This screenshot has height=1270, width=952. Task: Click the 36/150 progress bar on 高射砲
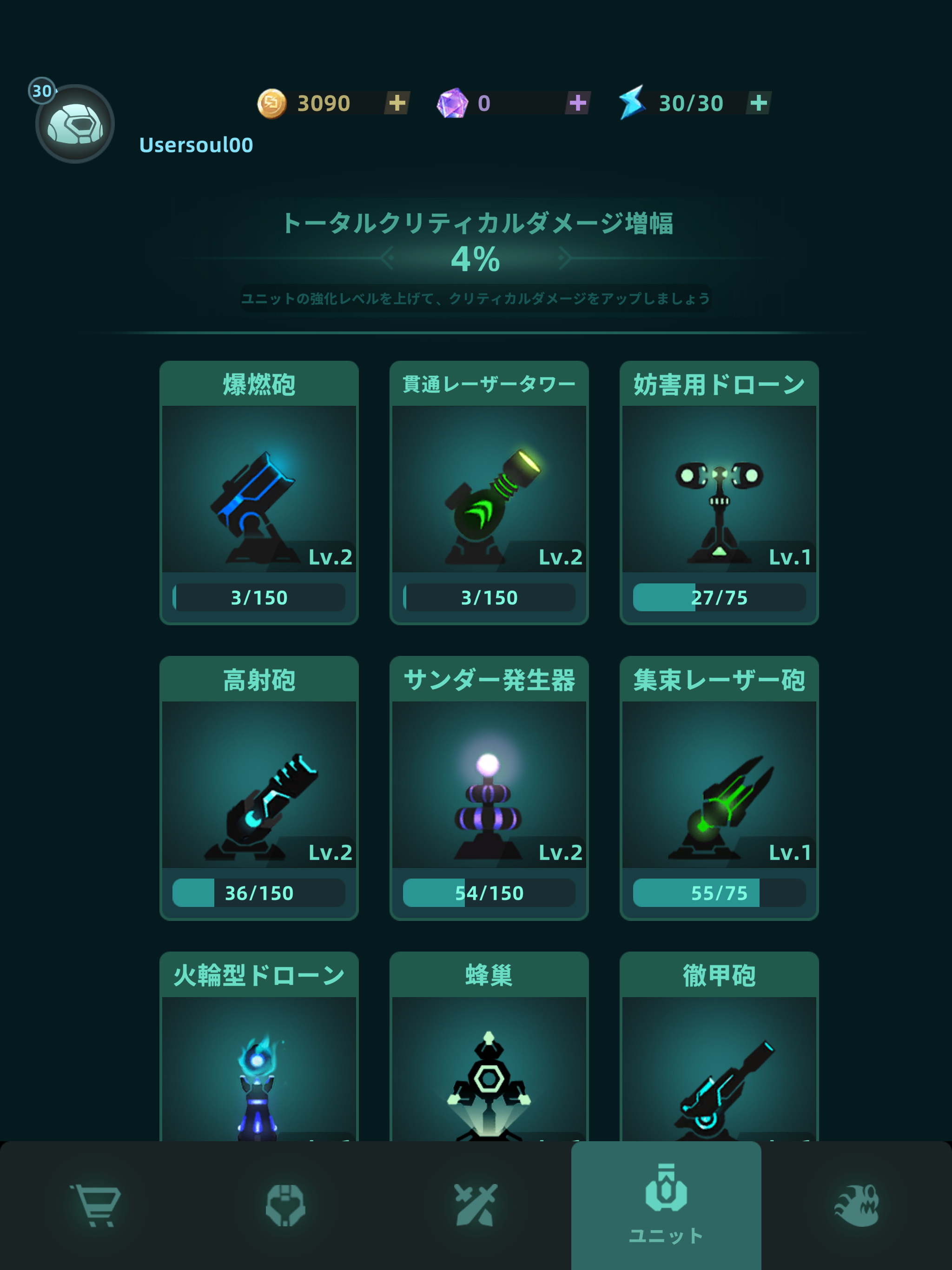click(259, 892)
